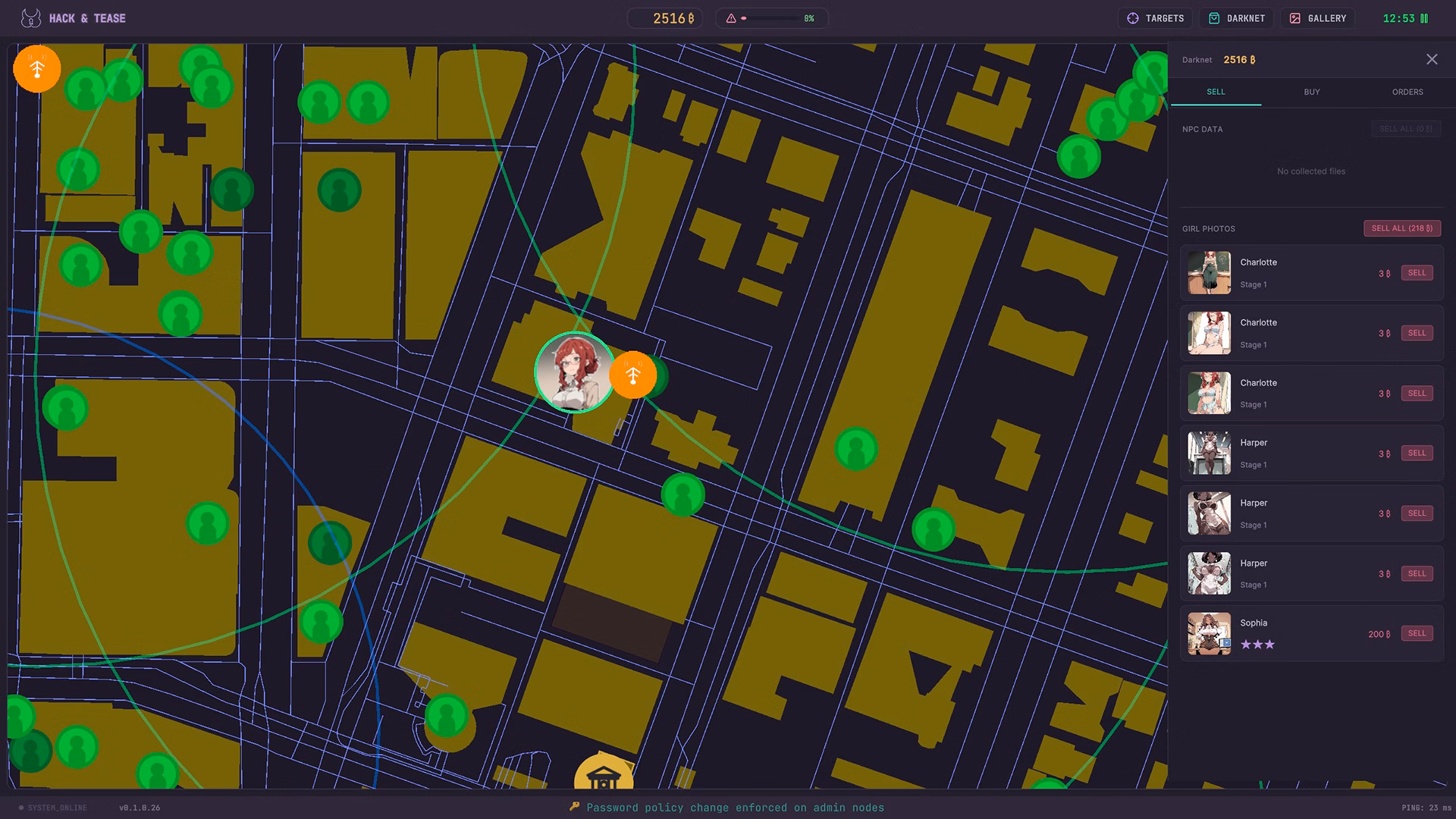The image size is (1456, 819).
Task: Open the Darknet menu button
Action: click(x=1237, y=18)
